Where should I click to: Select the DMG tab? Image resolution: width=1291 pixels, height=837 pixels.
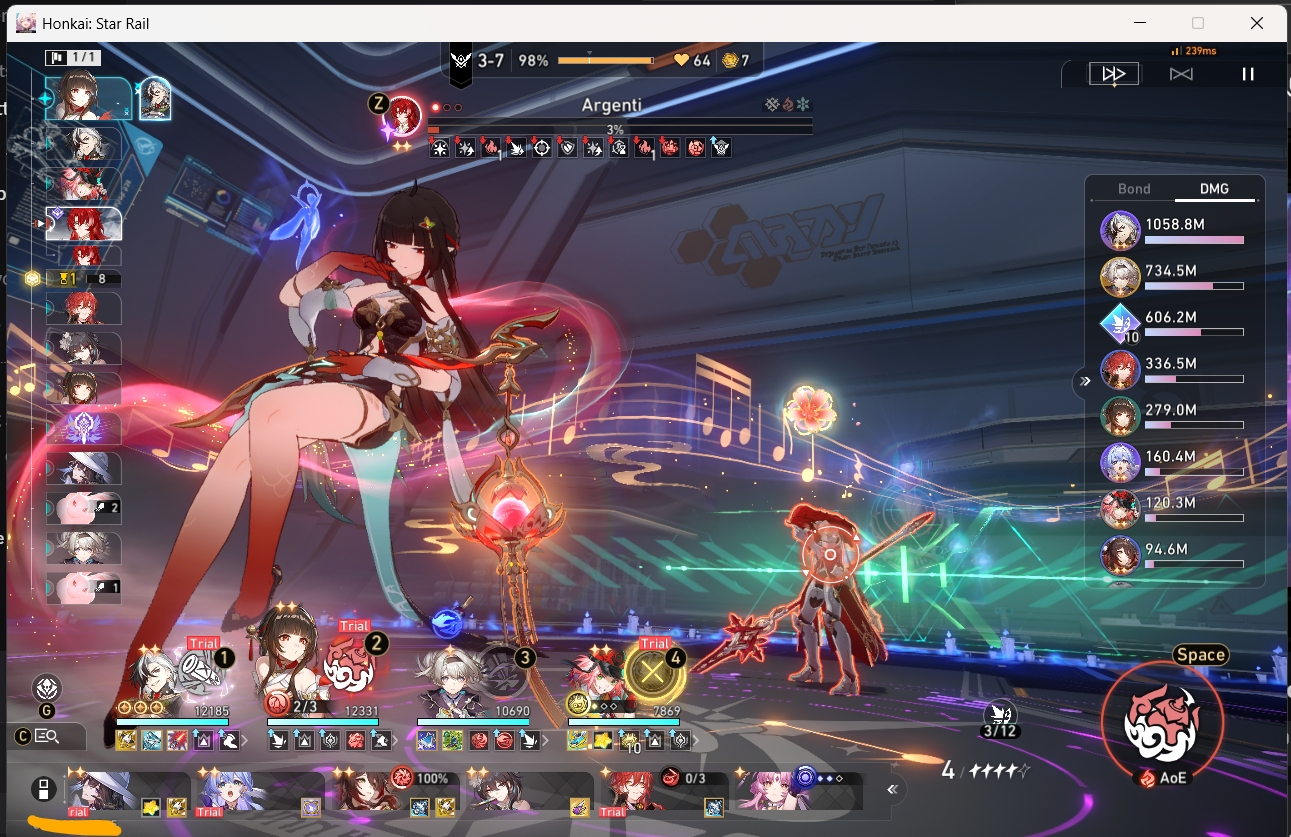click(1214, 189)
